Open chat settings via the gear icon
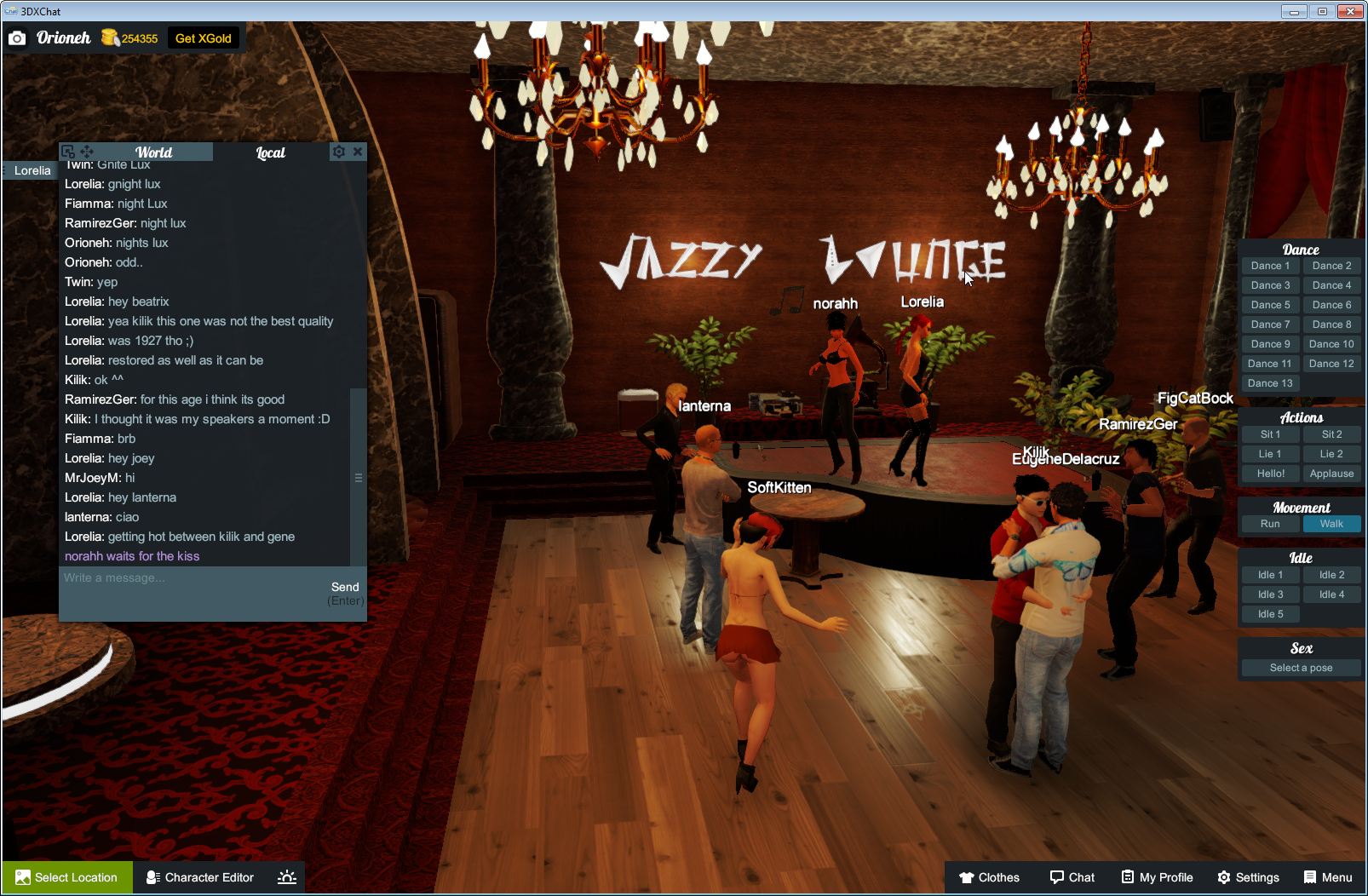Image resolution: width=1368 pixels, height=896 pixels. click(339, 152)
